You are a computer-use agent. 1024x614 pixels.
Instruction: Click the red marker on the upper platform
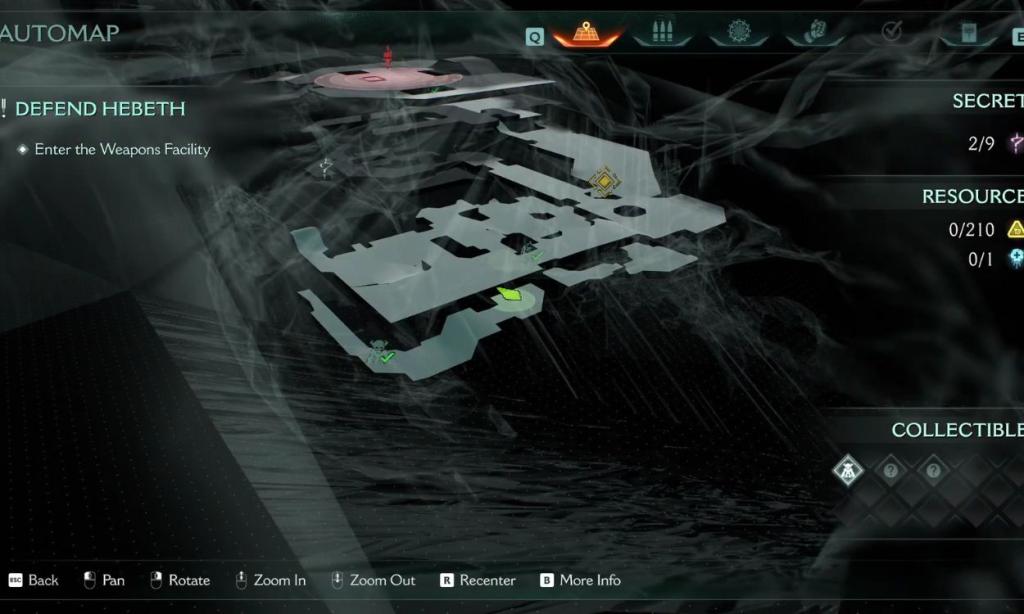(x=388, y=56)
